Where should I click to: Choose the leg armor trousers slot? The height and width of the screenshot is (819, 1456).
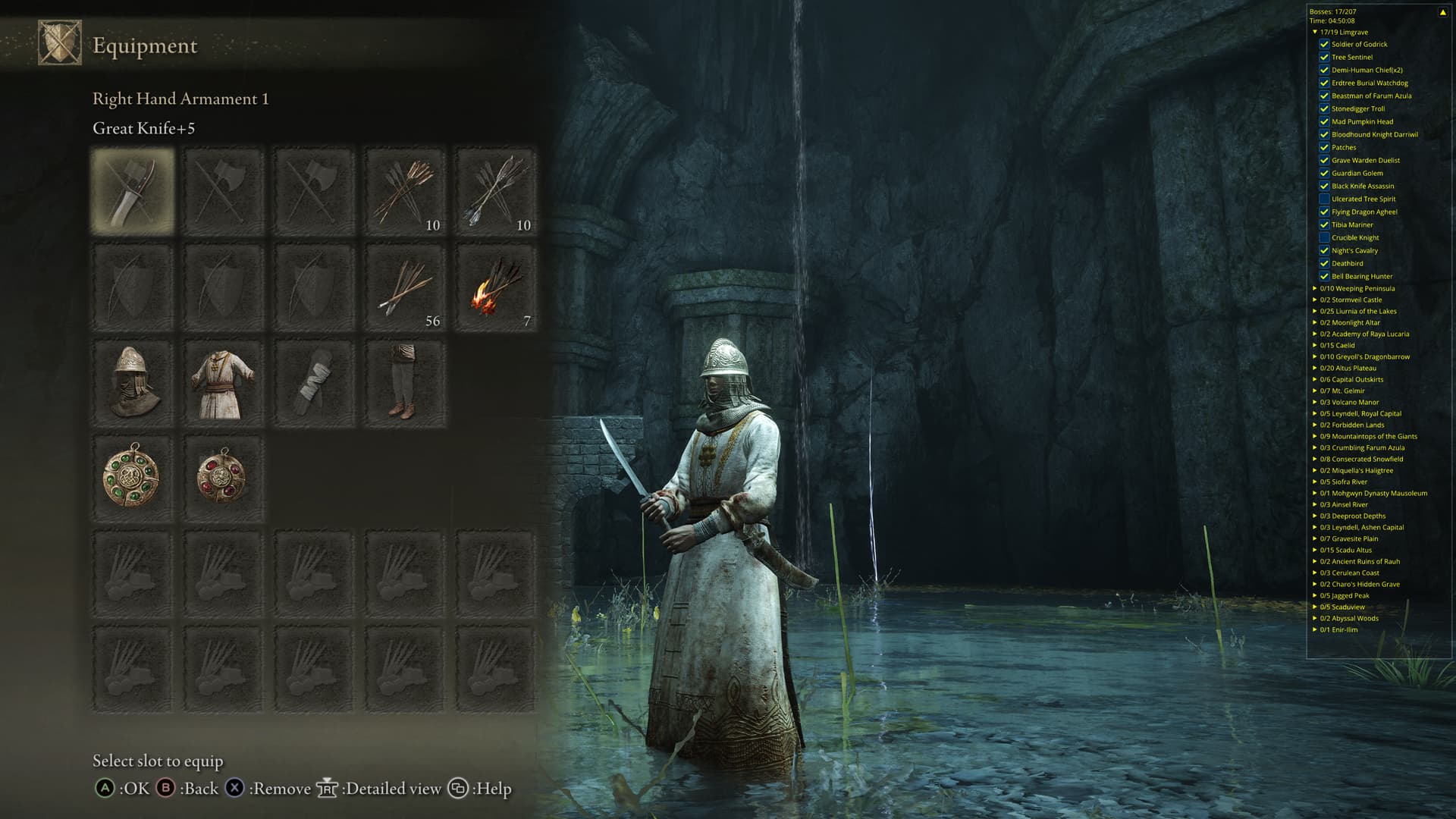point(404,383)
